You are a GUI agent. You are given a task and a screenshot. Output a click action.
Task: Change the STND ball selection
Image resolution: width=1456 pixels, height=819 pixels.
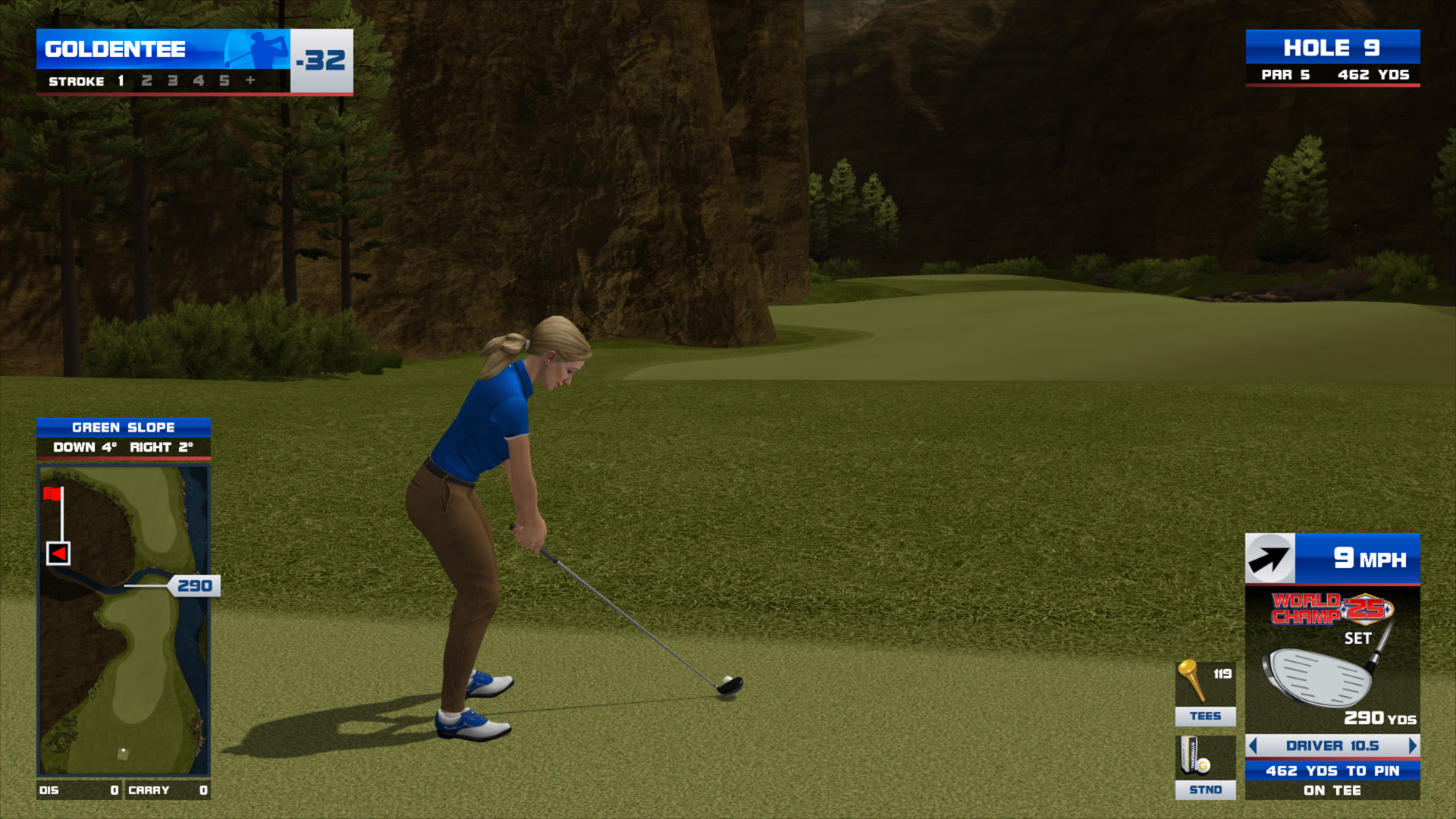coord(1205,767)
